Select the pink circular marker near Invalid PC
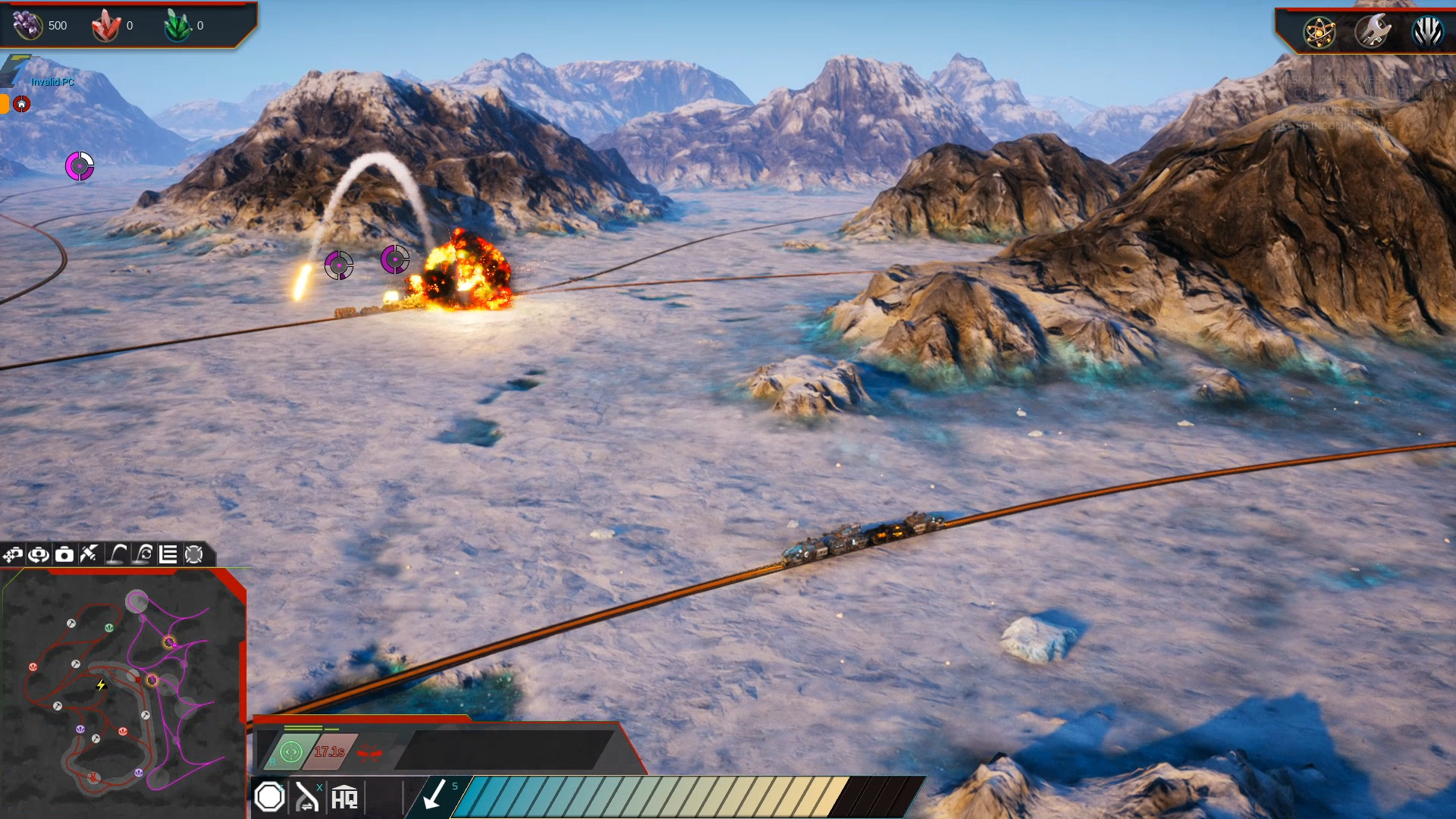The height and width of the screenshot is (819, 1456). point(80,166)
